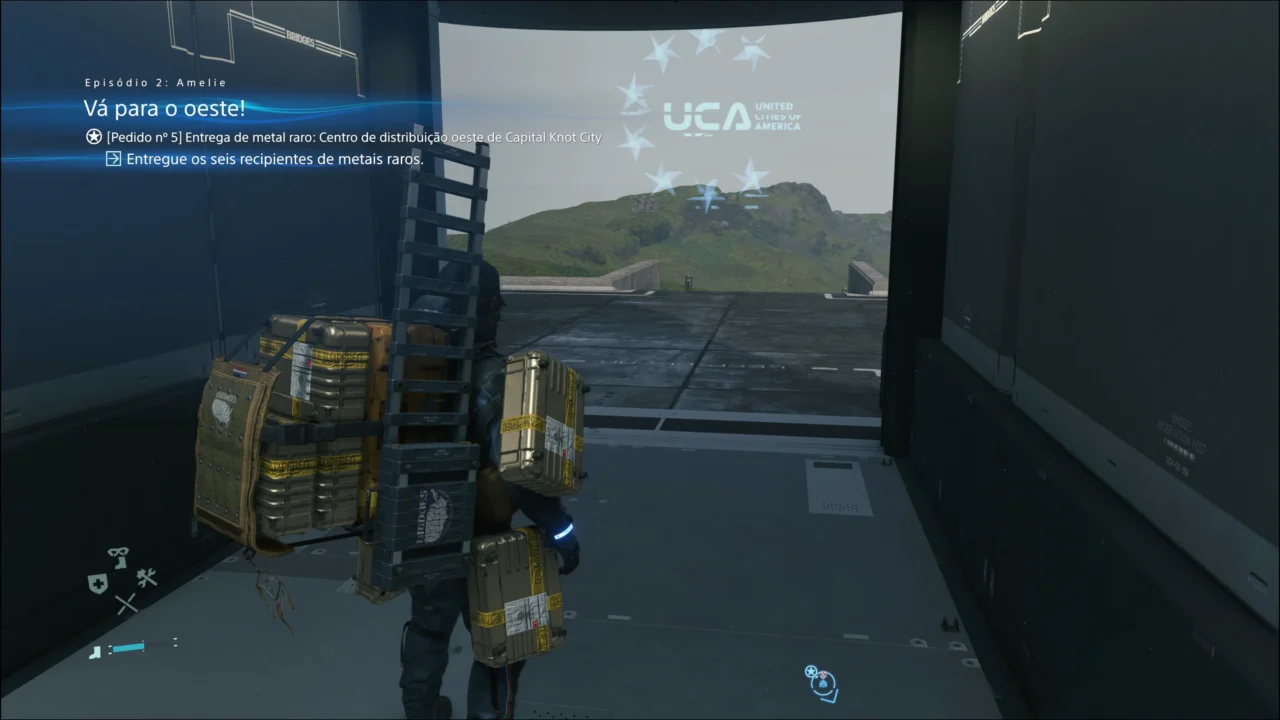Select the delivery destination star marker icon
Image resolution: width=1280 pixels, height=720 pixels.
click(811, 671)
